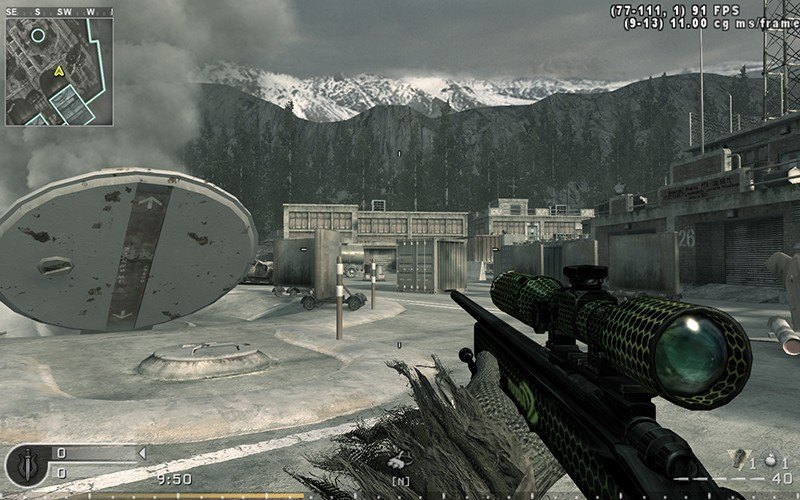The height and width of the screenshot is (500, 800).
Task: Select the yellow player arrow on the minimap
Action: coord(59,71)
